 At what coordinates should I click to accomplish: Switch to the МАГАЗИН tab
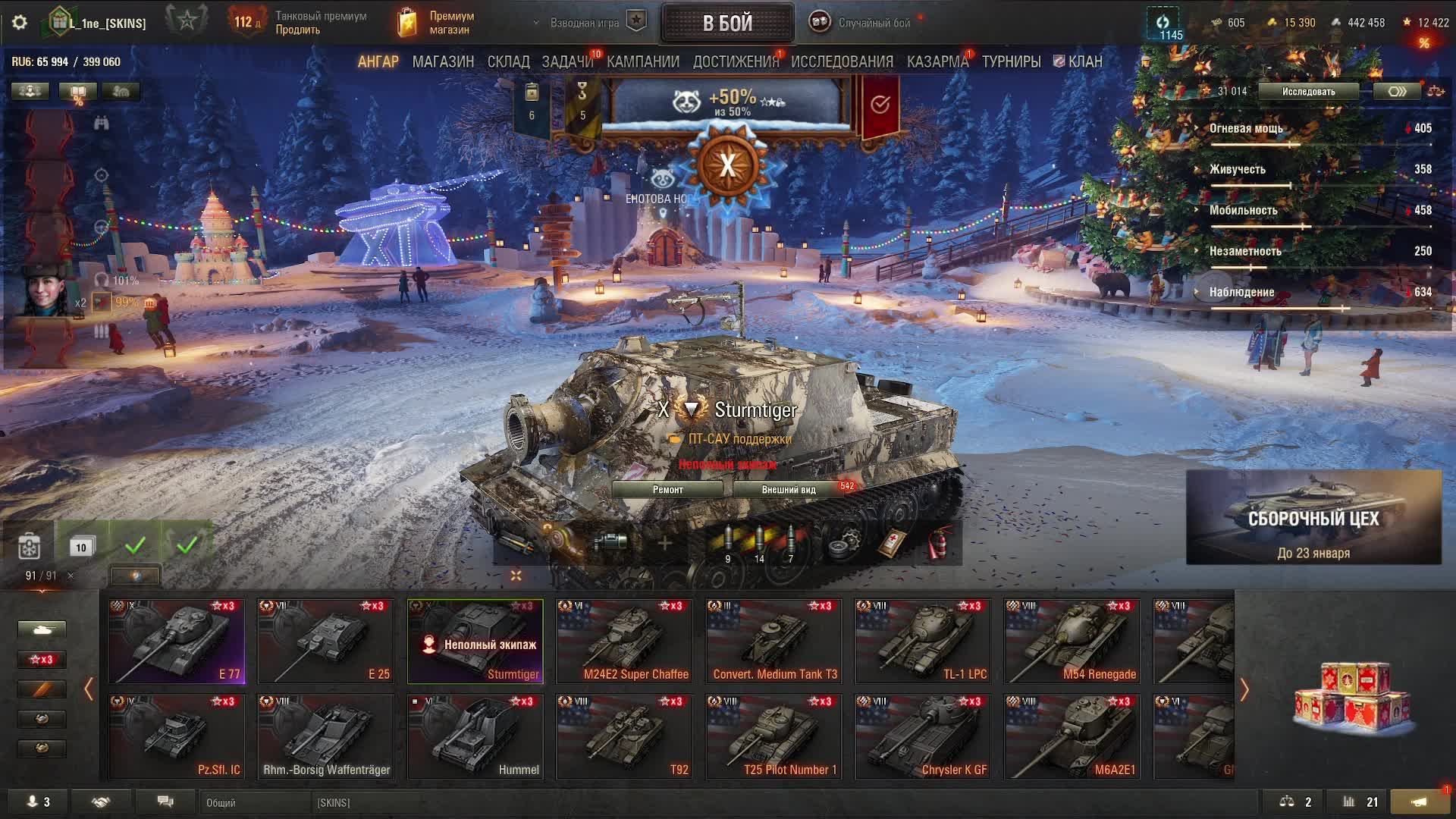coord(443,61)
